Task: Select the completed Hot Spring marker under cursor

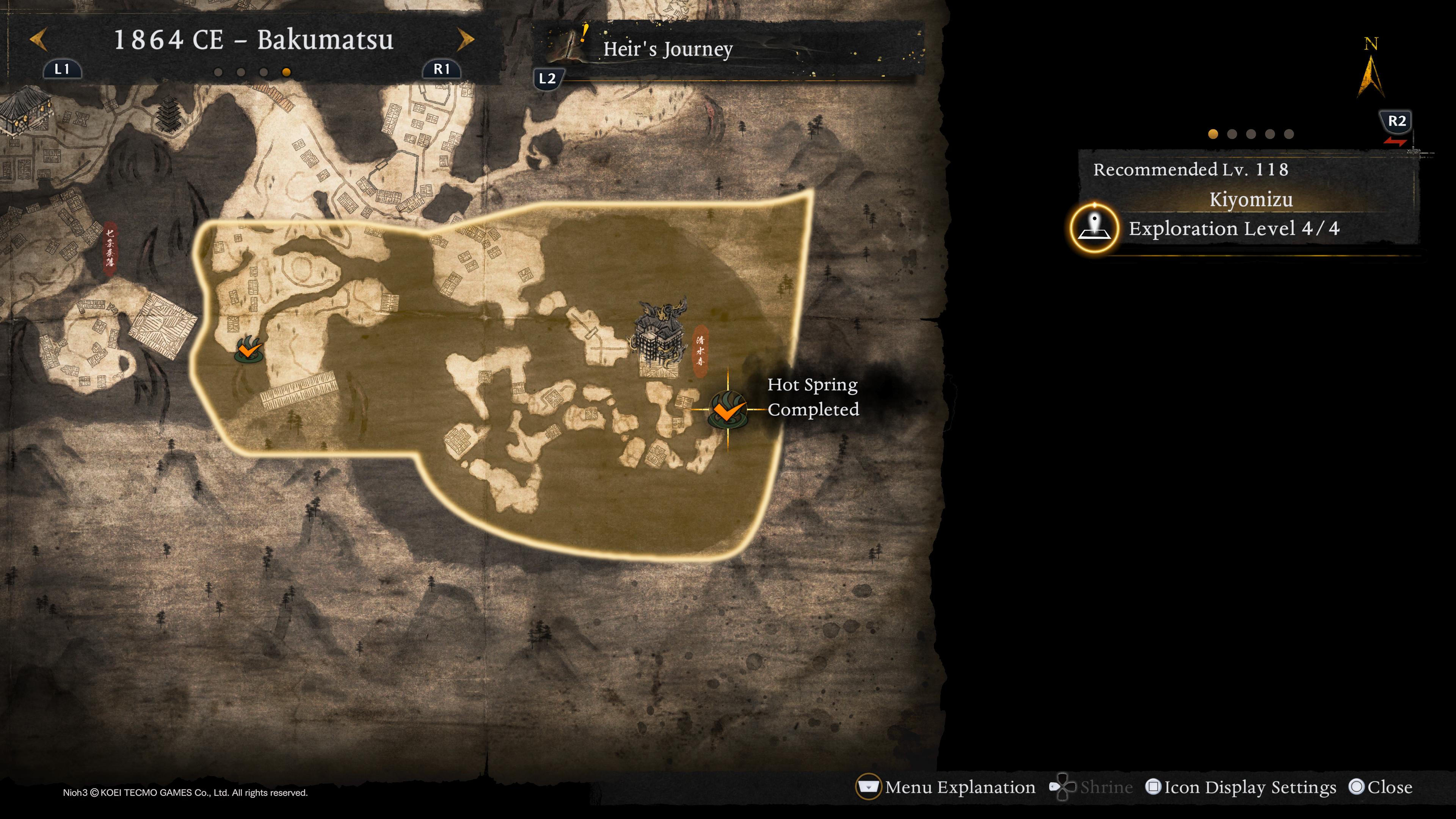Action: point(727,409)
